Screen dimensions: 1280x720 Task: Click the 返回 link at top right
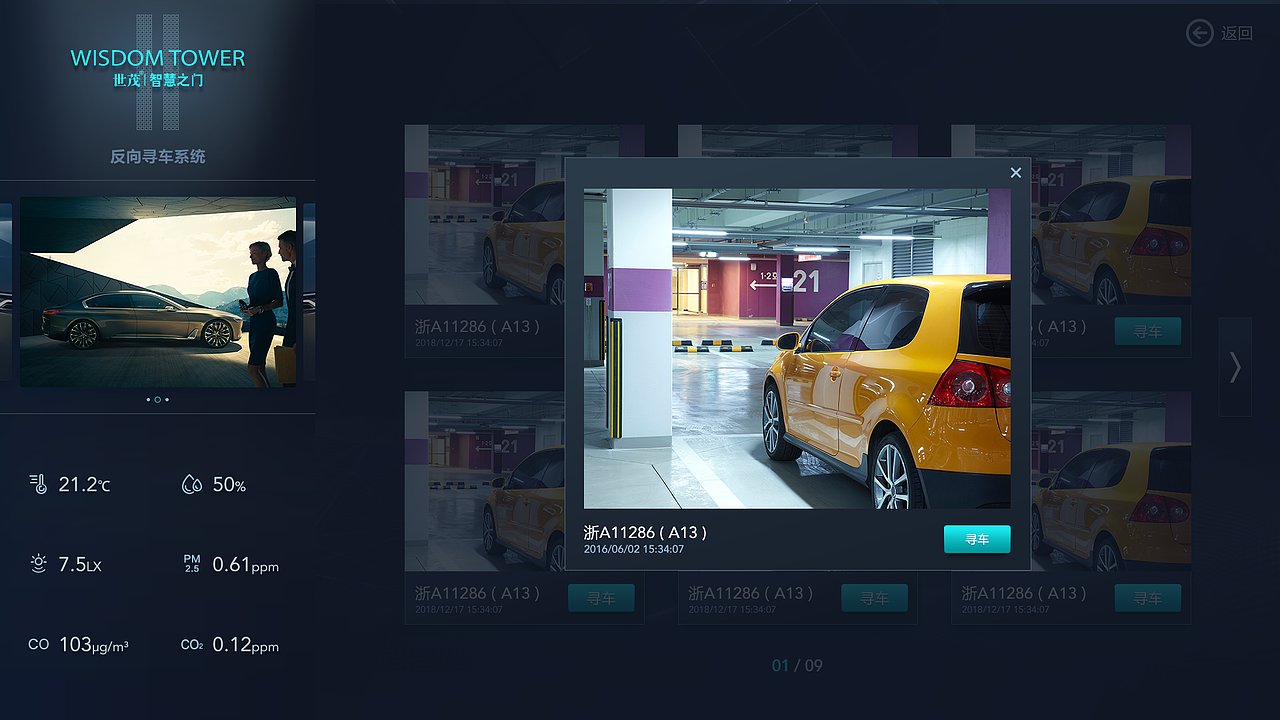pyautogui.click(x=1237, y=33)
